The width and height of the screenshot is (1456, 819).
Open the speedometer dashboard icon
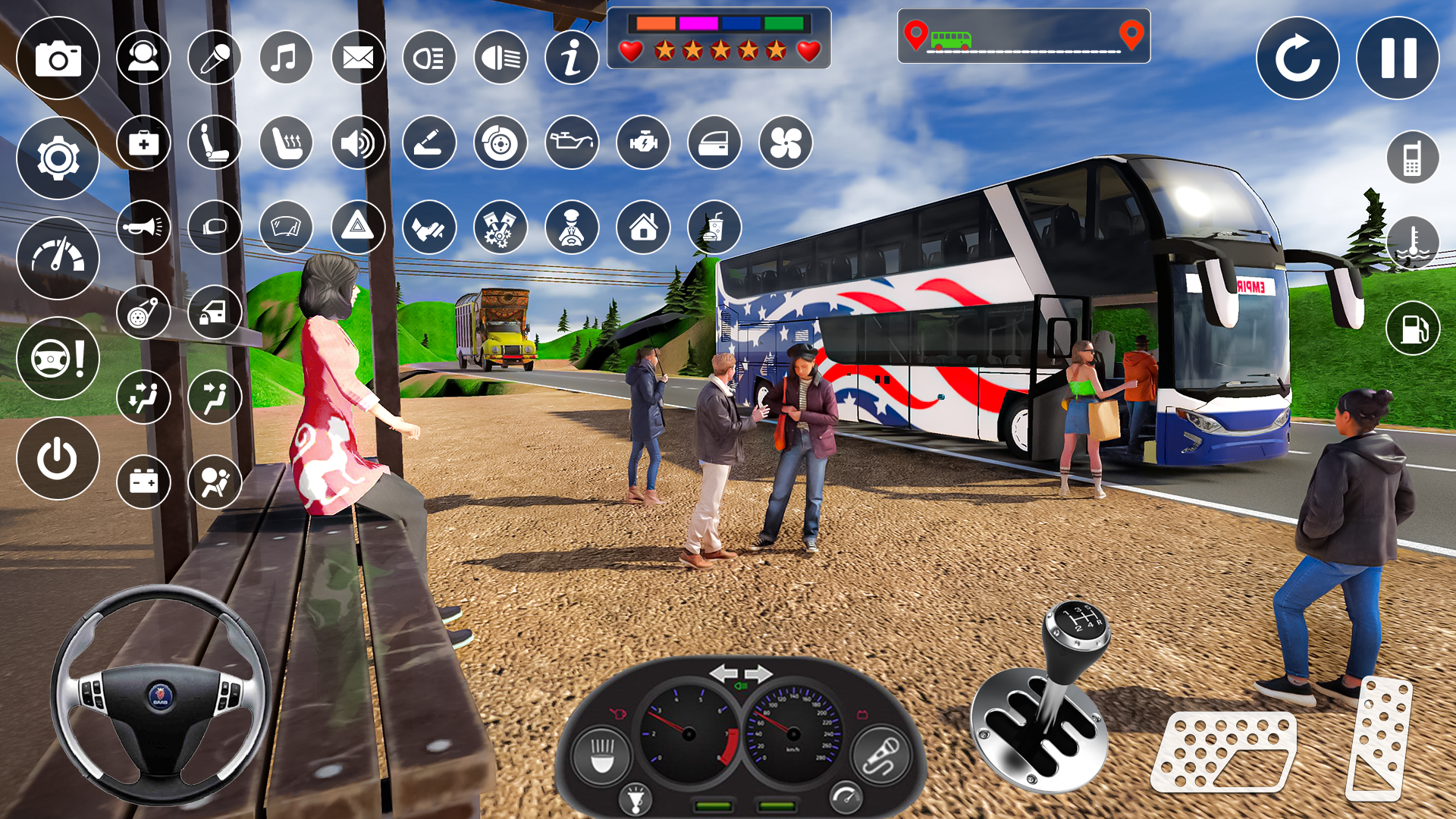click(58, 259)
